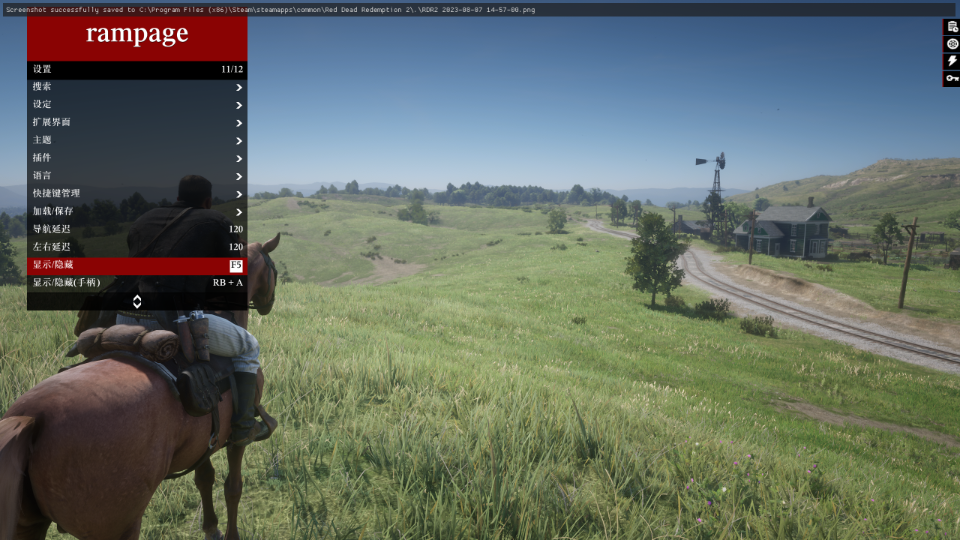Click the clipboard with clock icon
Image resolution: width=960 pixels, height=540 pixels.
(952, 27)
